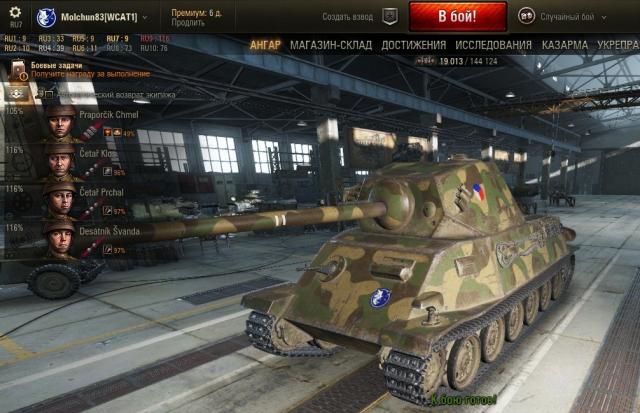Click «Продлить» to extend premium
The width and height of the screenshot is (640, 413).
click(x=188, y=23)
